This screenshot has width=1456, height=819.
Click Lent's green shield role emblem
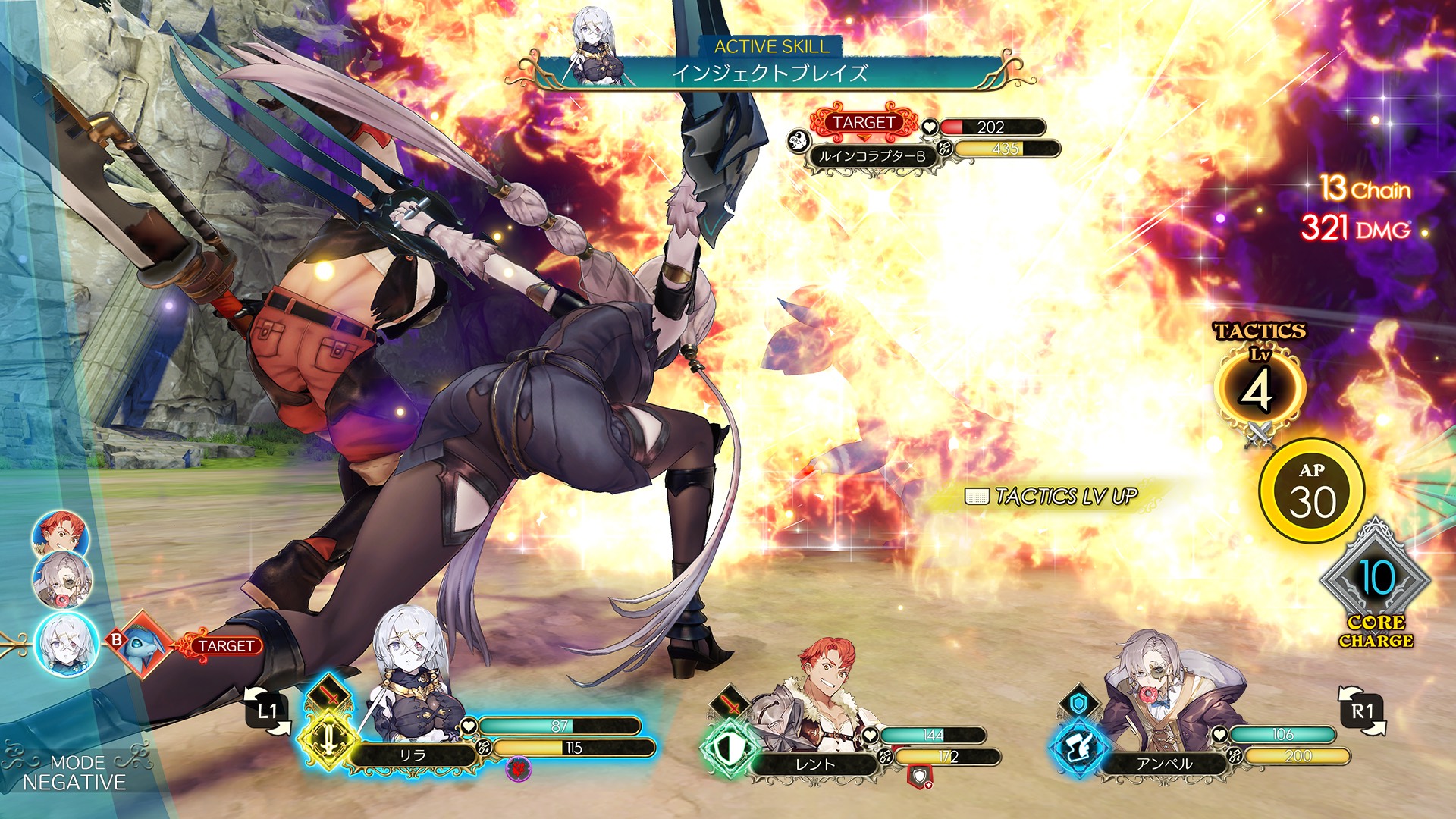click(727, 748)
